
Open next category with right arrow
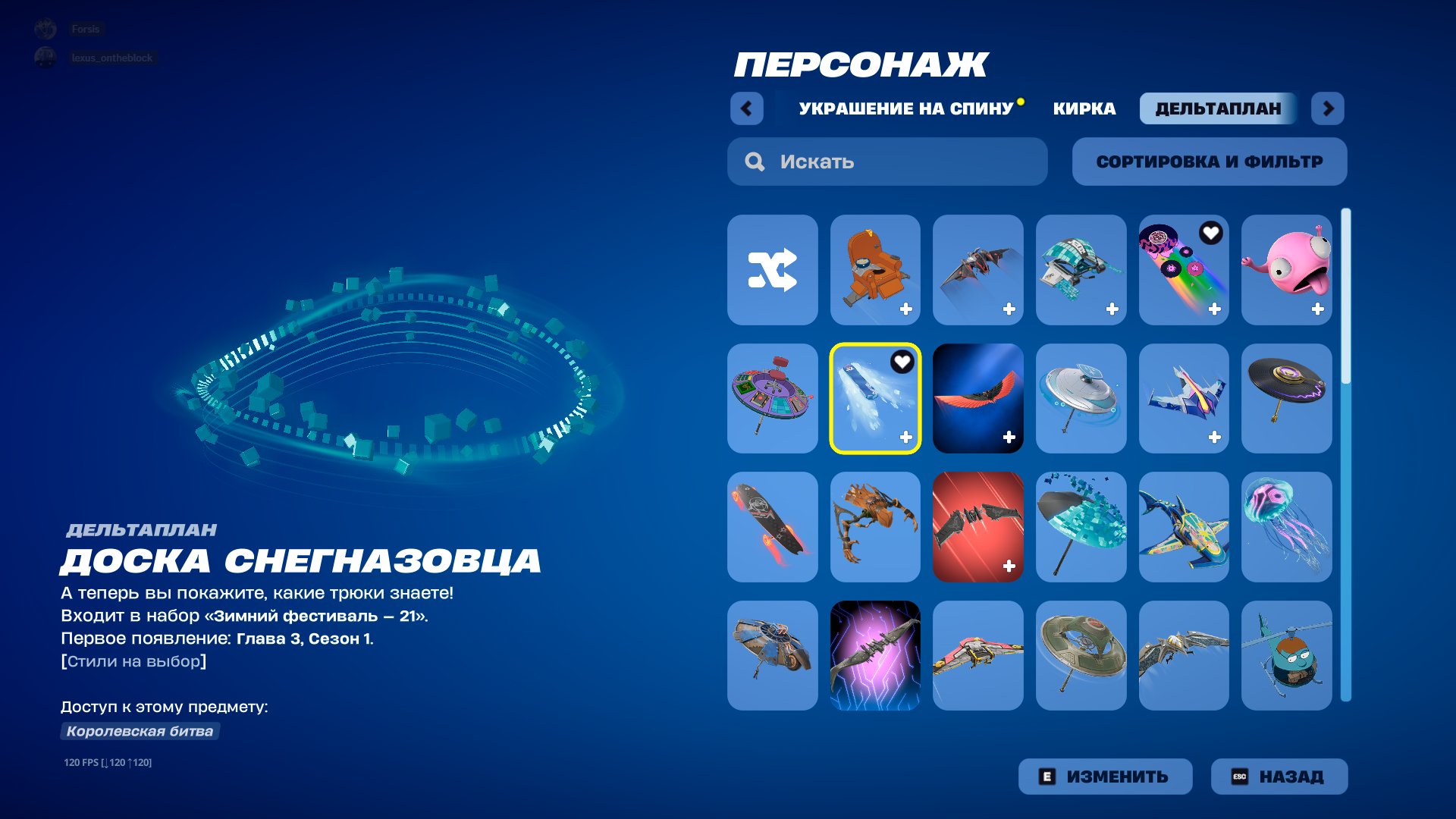pos(1328,108)
